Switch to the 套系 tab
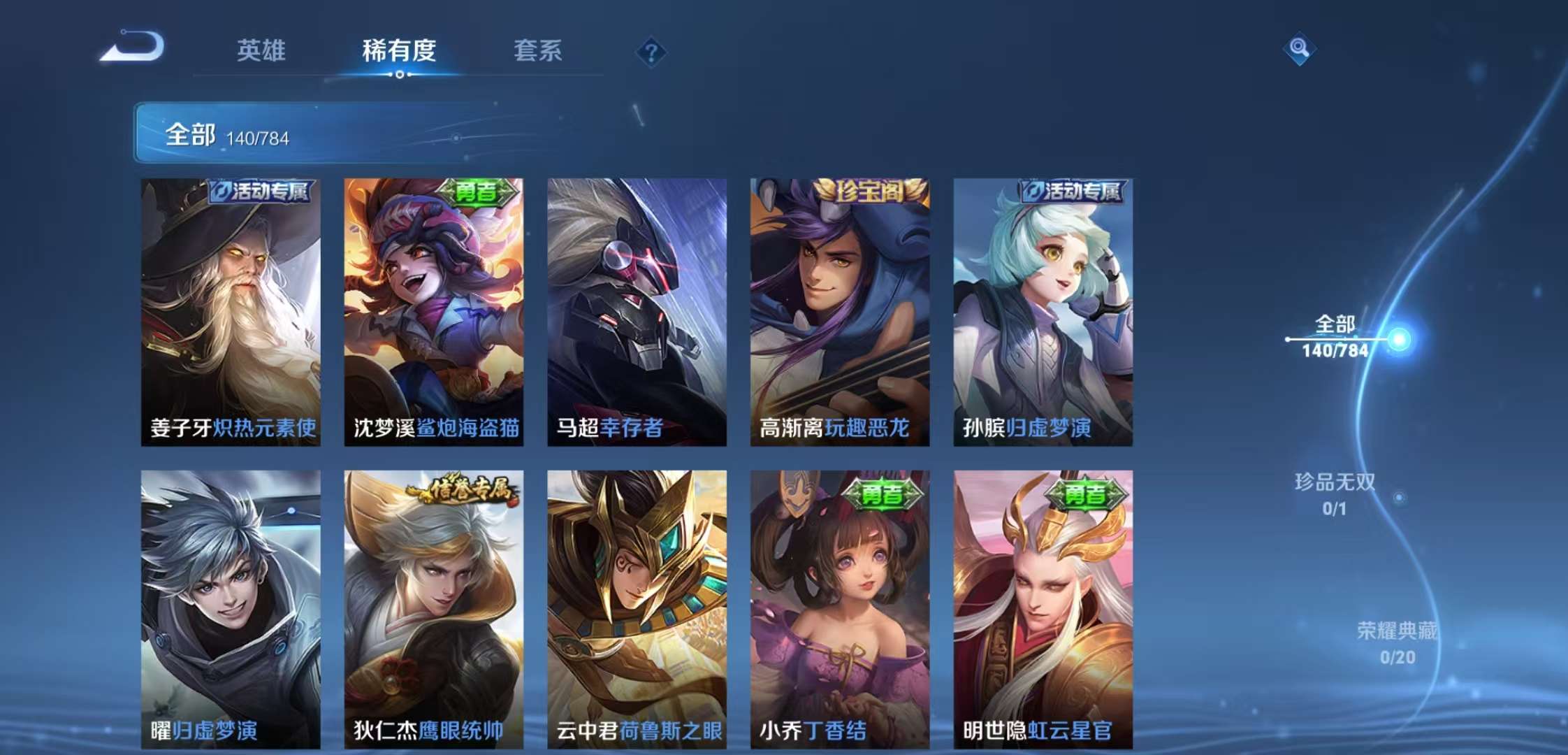Image resolution: width=1568 pixels, height=755 pixels. (x=539, y=51)
